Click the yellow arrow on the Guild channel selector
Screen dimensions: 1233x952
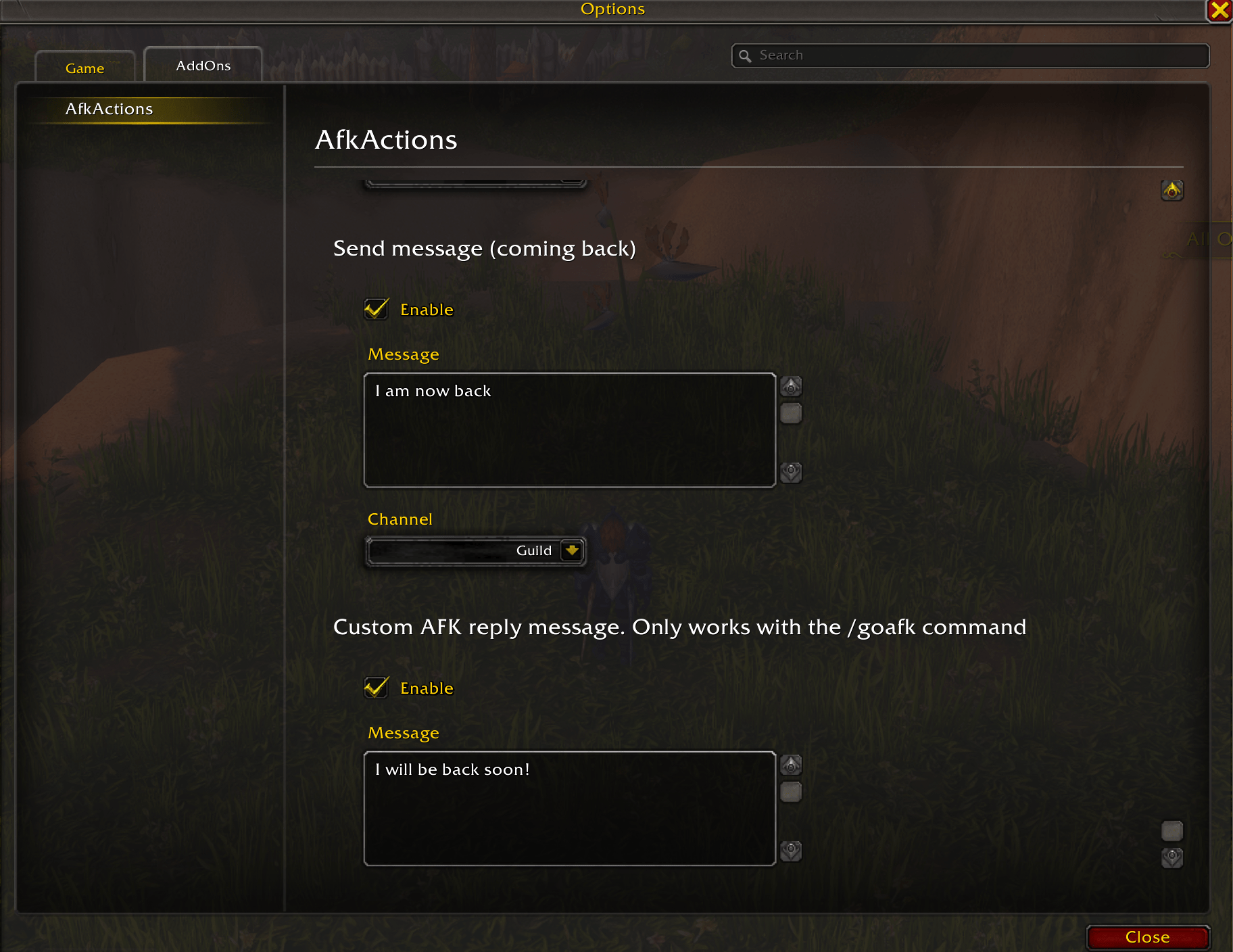pyautogui.click(x=572, y=550)
